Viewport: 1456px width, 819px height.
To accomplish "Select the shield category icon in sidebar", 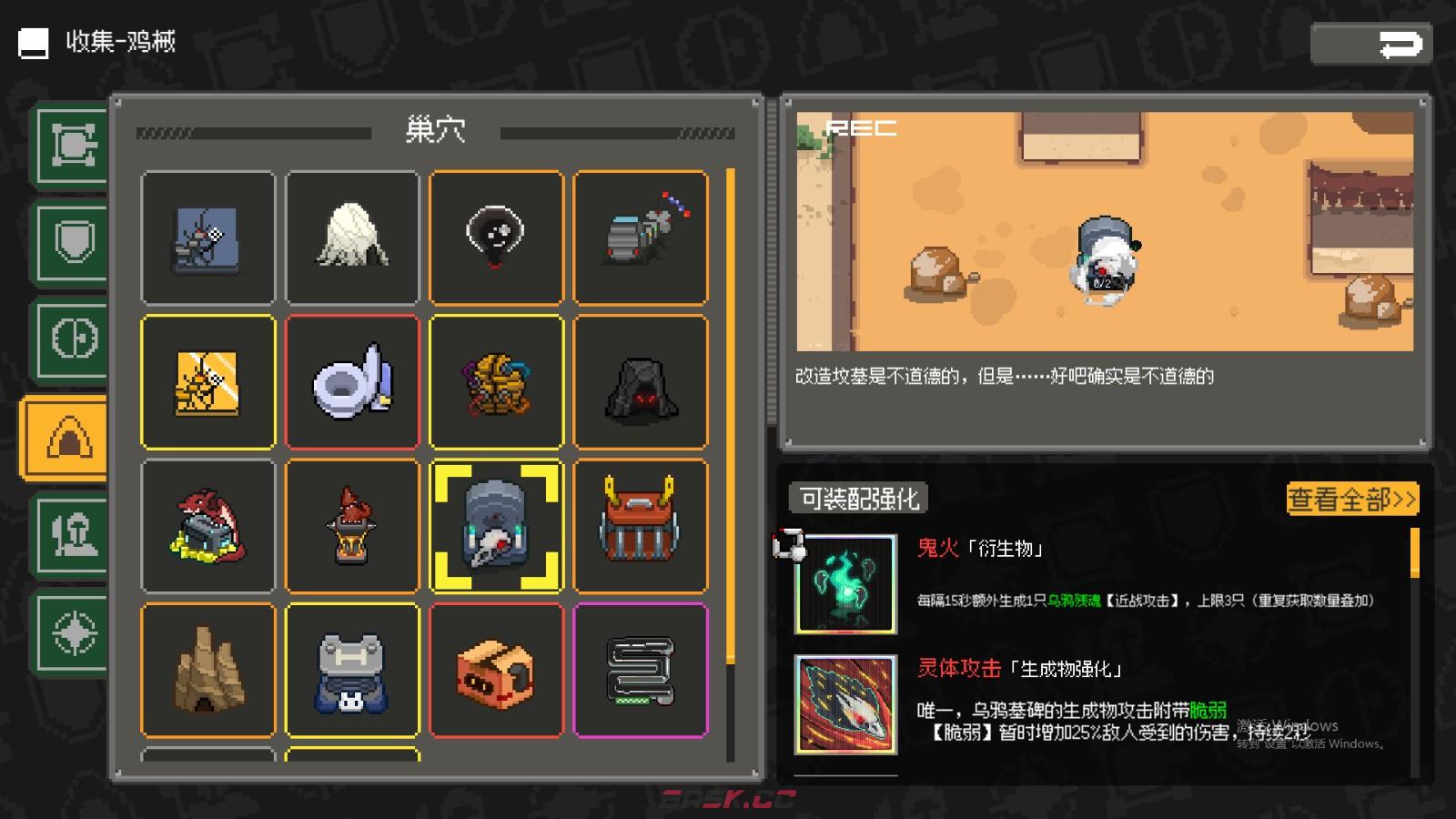I will click(71, 238).
